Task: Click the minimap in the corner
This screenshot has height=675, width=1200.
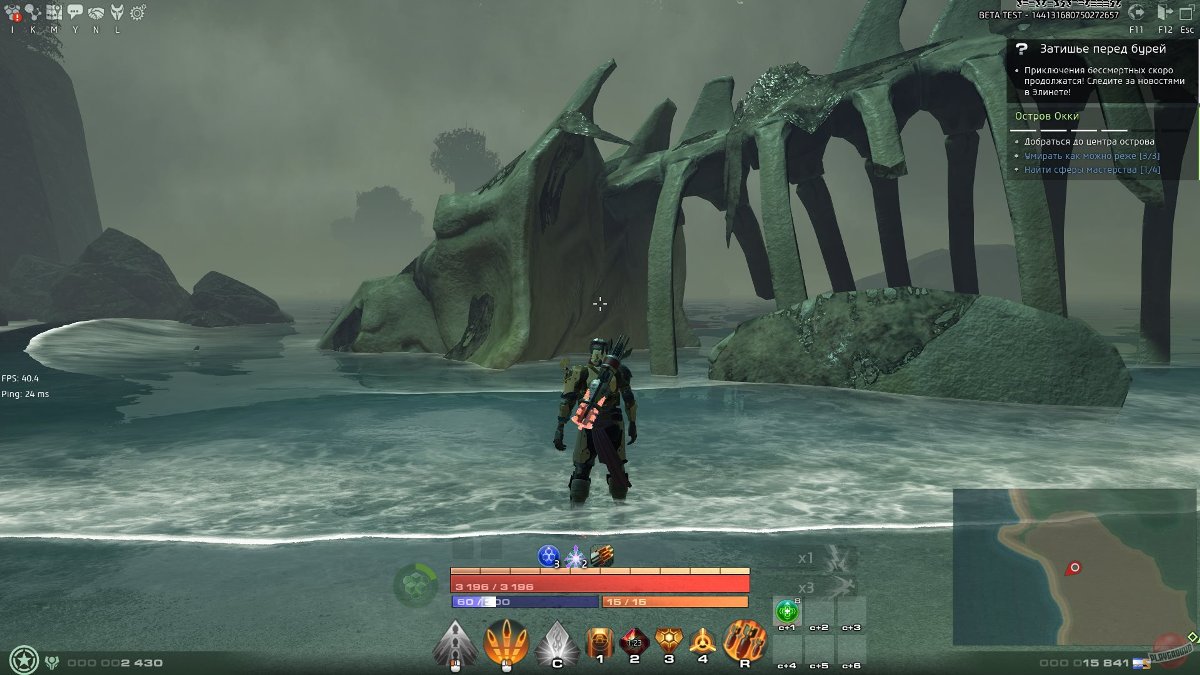Action: point(1074,566)
